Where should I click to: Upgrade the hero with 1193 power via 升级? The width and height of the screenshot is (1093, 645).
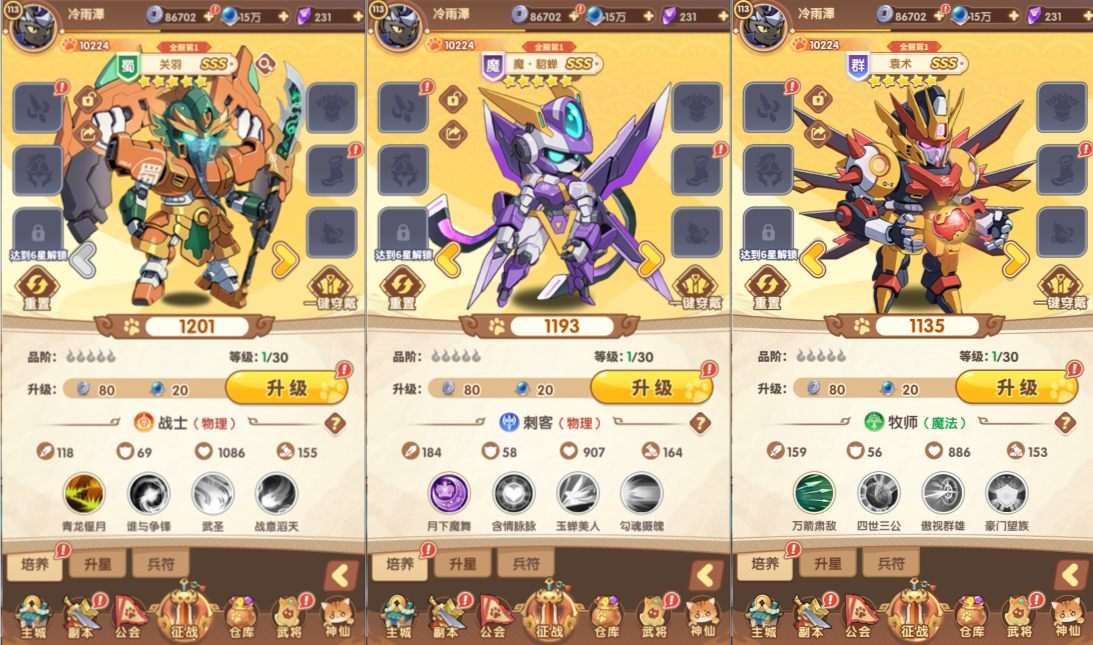(x=651, y=388)
